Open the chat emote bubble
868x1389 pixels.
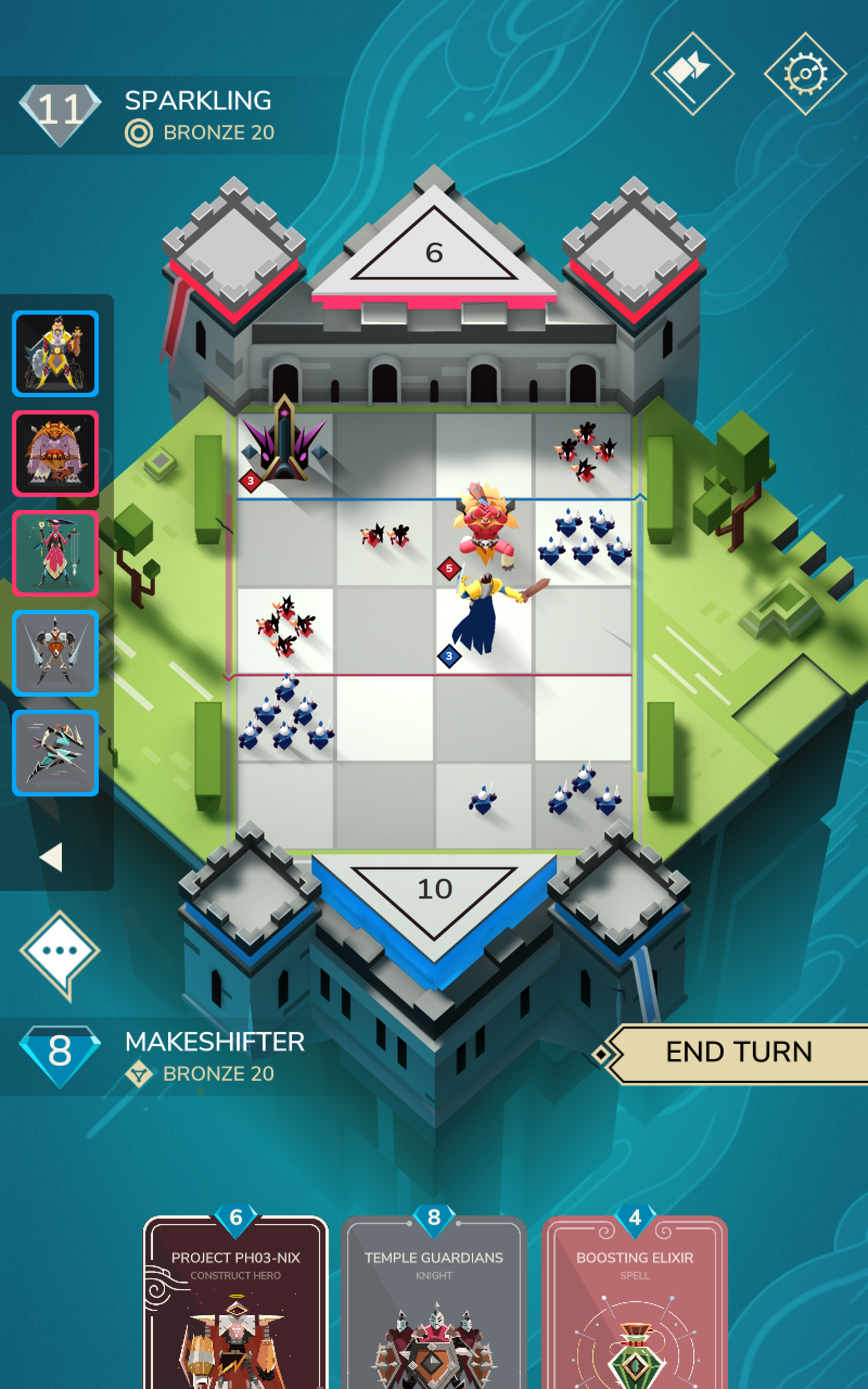[x=60, y=952]
